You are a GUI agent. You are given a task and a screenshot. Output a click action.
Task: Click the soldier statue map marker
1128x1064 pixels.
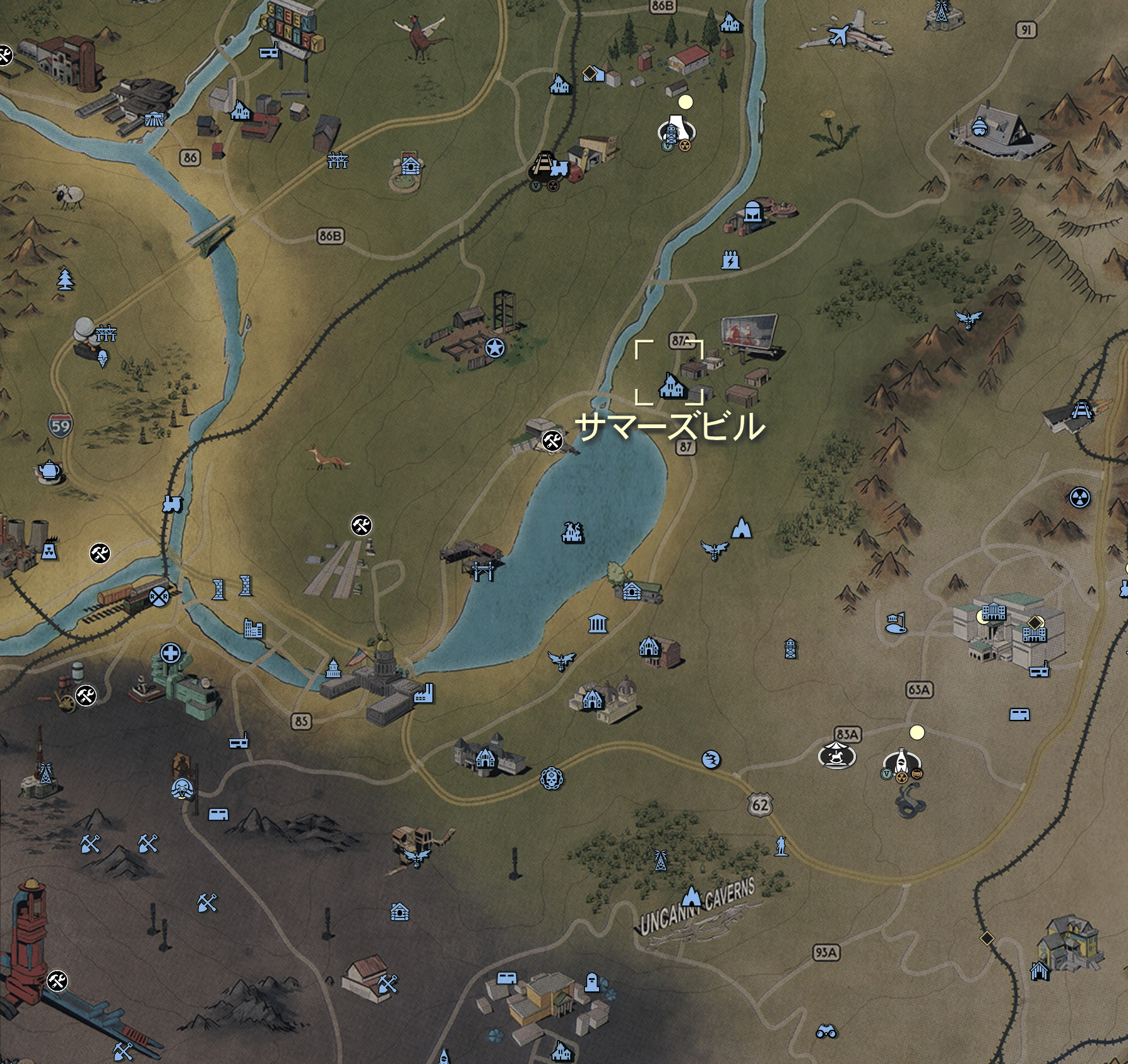pos(781,846)
